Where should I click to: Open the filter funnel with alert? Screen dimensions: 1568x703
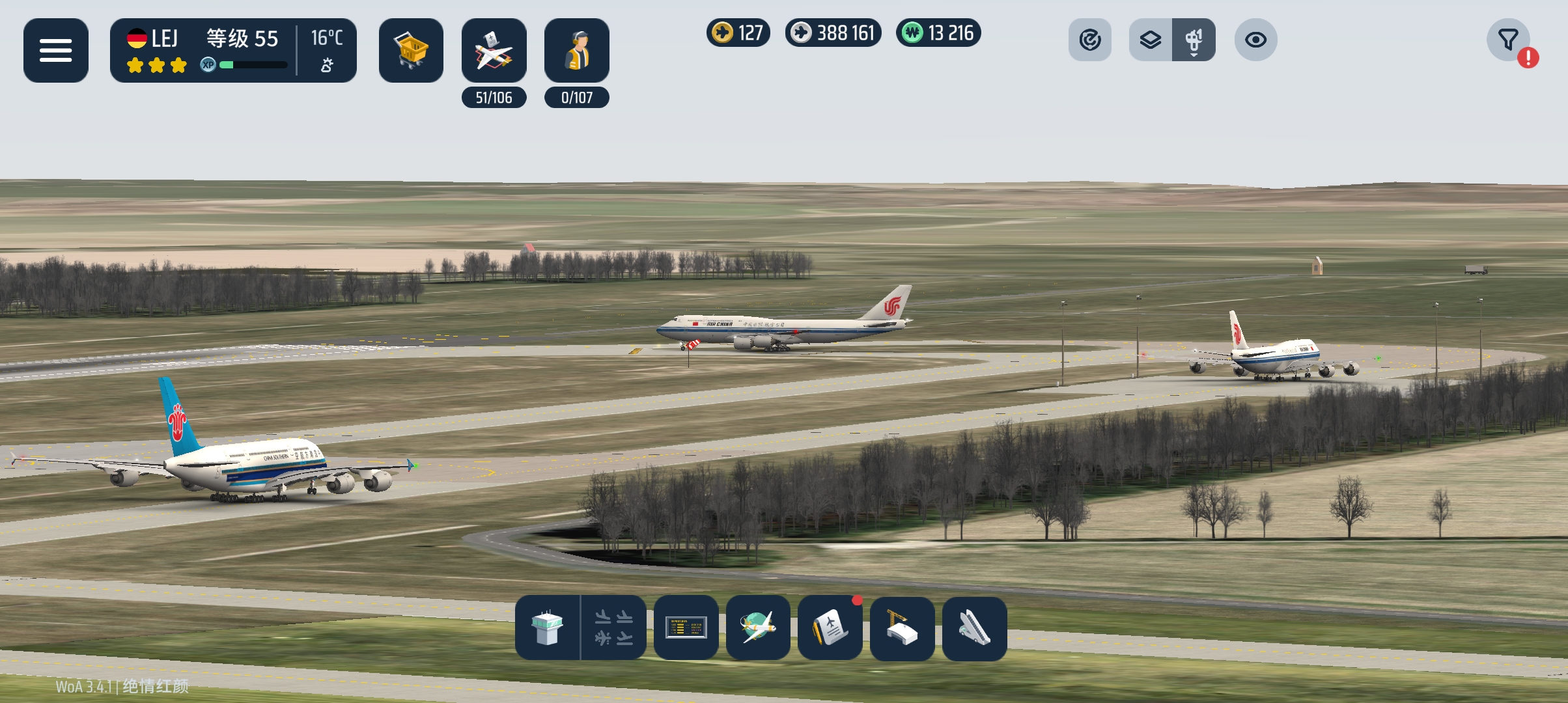1508,40
